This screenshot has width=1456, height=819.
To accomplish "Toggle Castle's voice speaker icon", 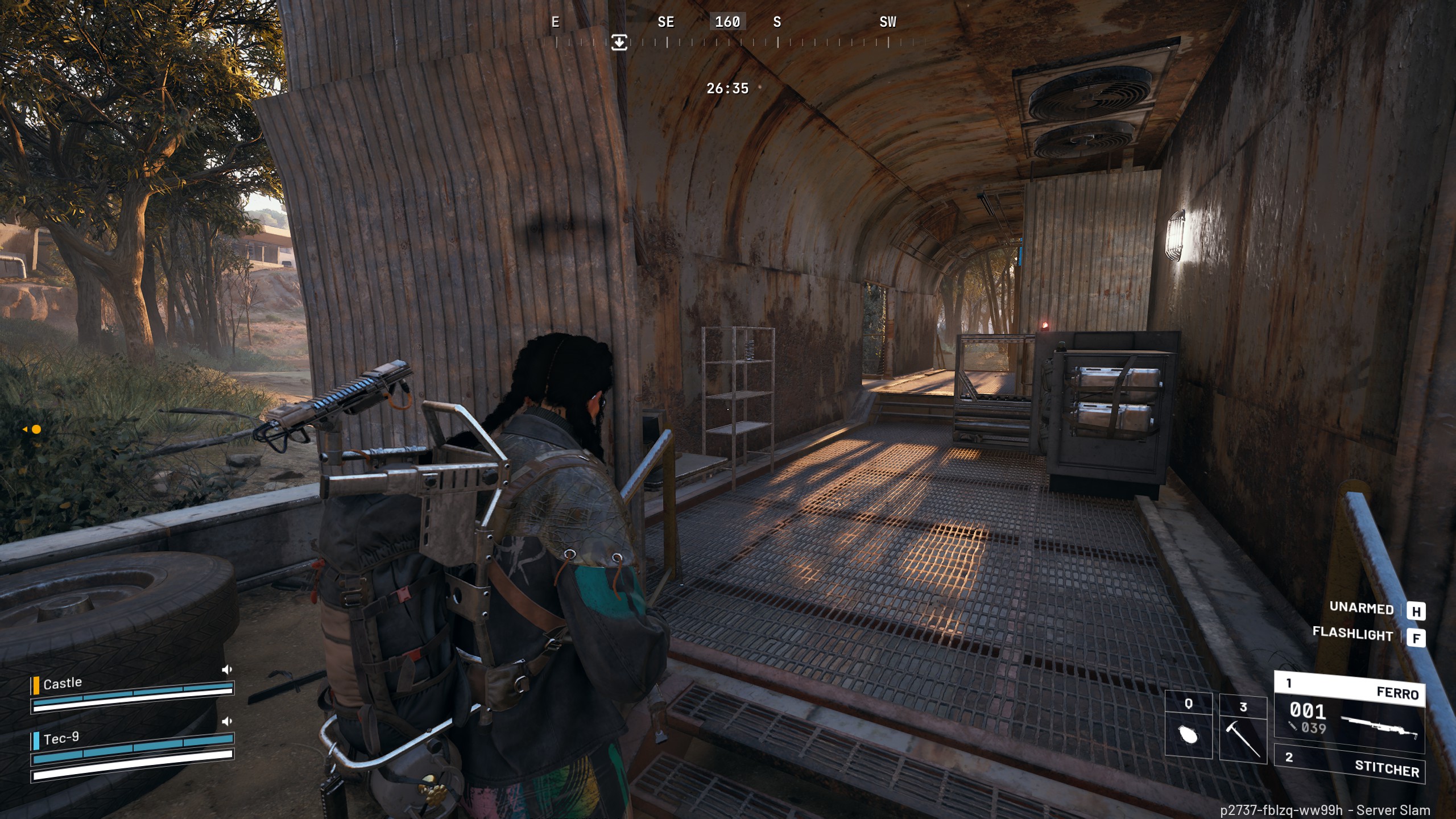I will click(x=227, y=669).
